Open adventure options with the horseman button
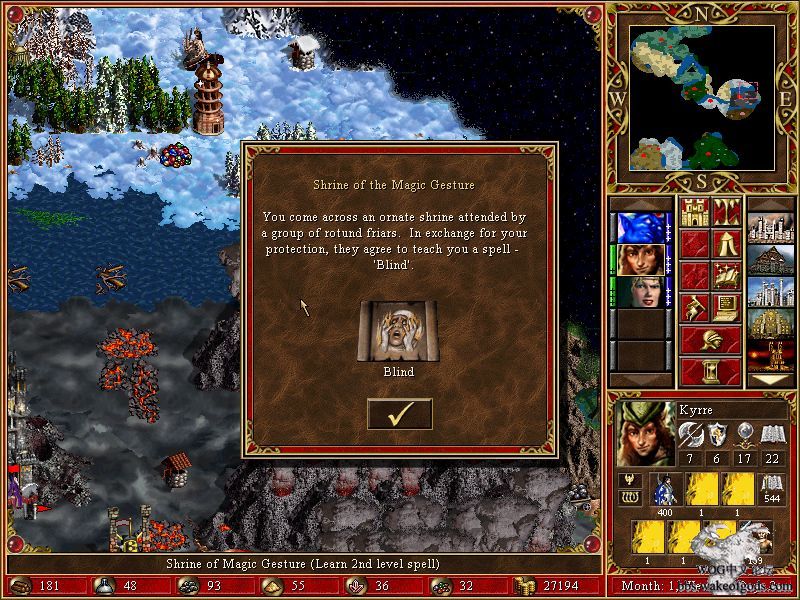The image size is (800, 600). click(x=695, y=308)
